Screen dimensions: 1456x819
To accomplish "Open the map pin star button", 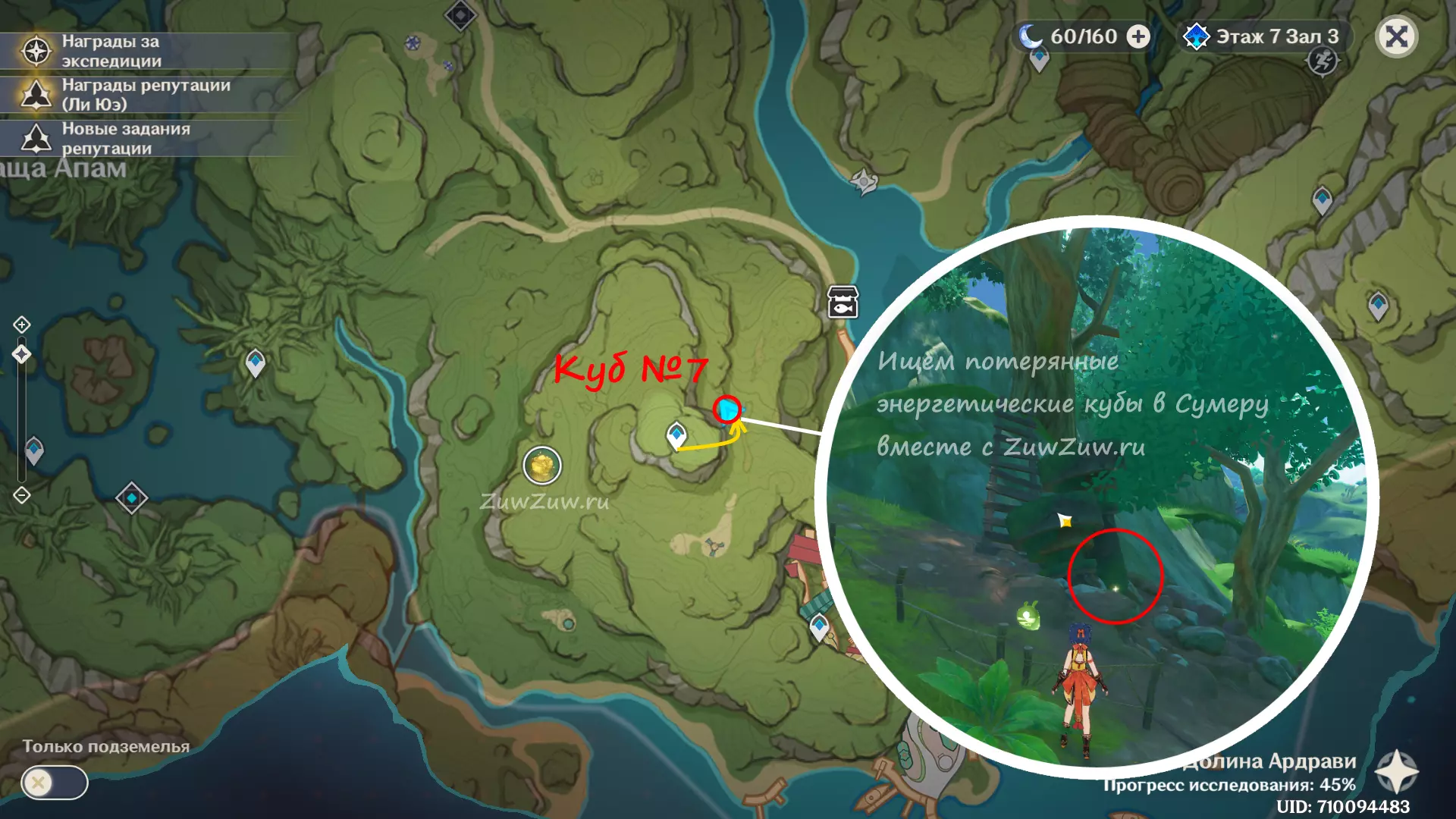I will coord(1396,772).
